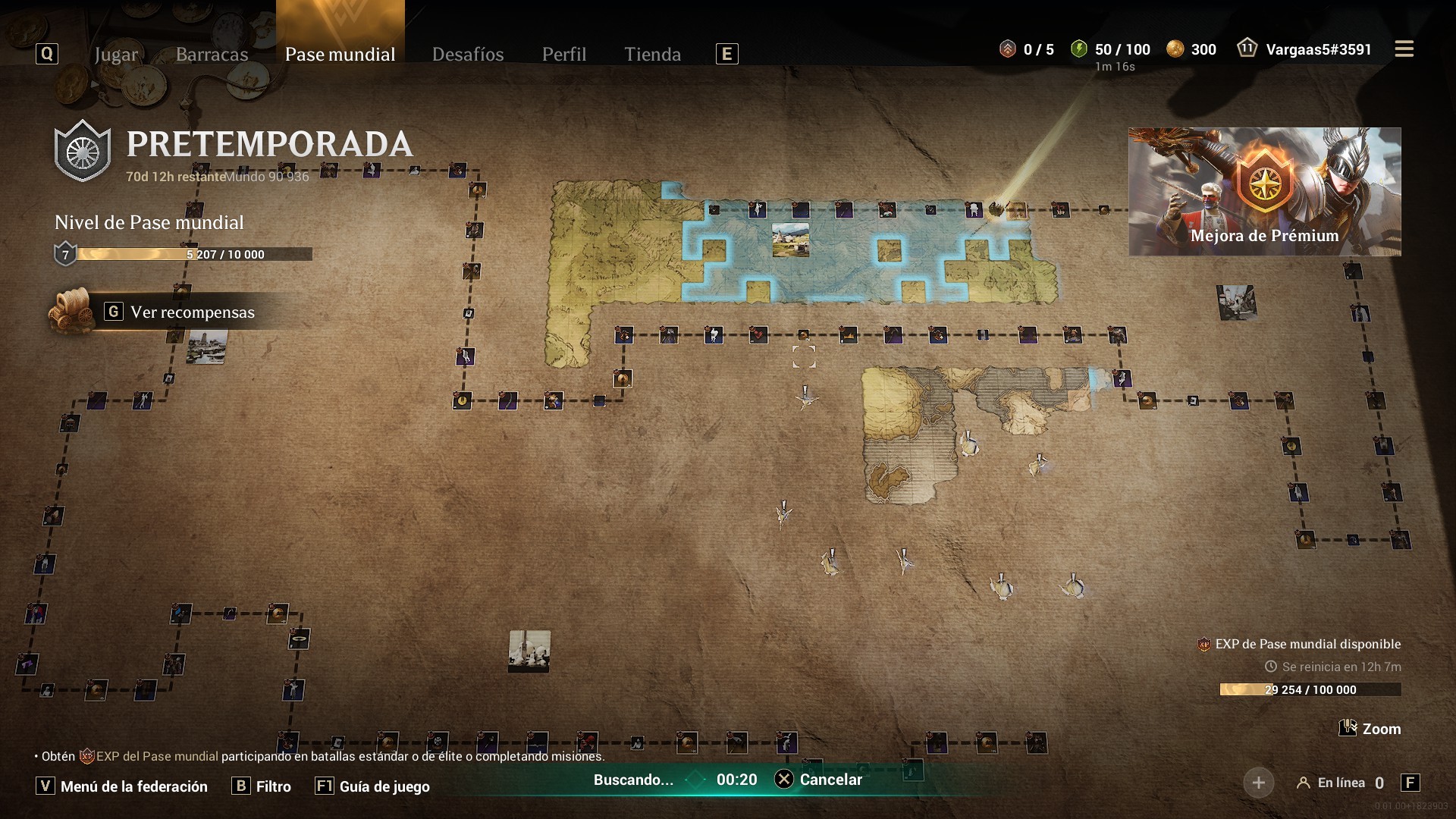Click the player name Vargaas5#3591

pyautogui.click(x=1318, y=49)
